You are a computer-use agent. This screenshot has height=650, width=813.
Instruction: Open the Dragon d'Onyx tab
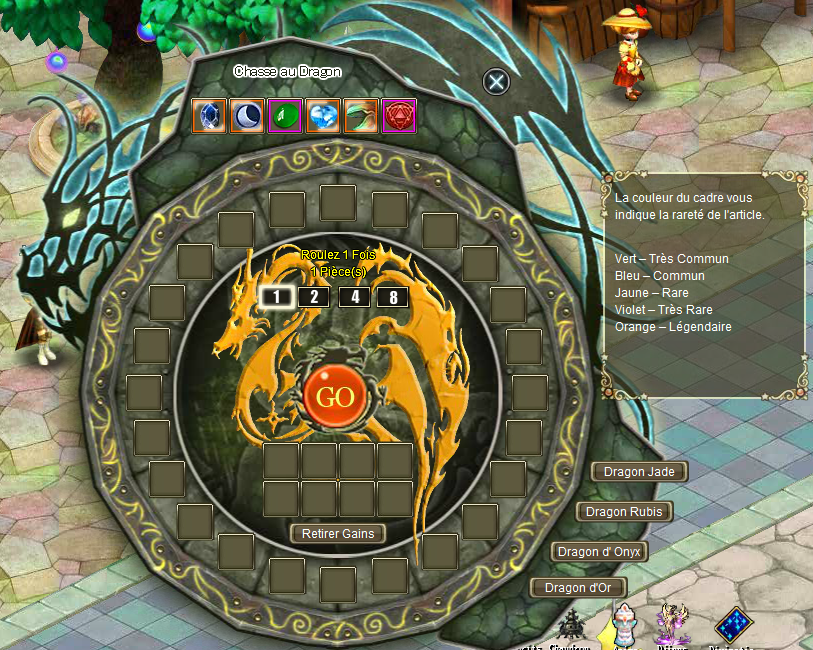click(599, 552)
